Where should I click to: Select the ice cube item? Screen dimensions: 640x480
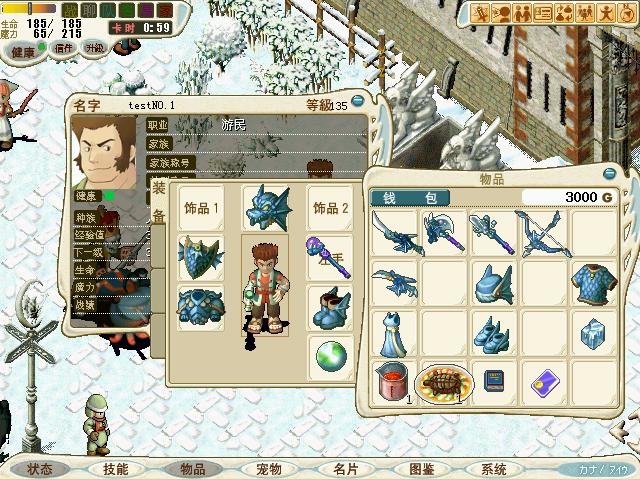pos(594,332)
